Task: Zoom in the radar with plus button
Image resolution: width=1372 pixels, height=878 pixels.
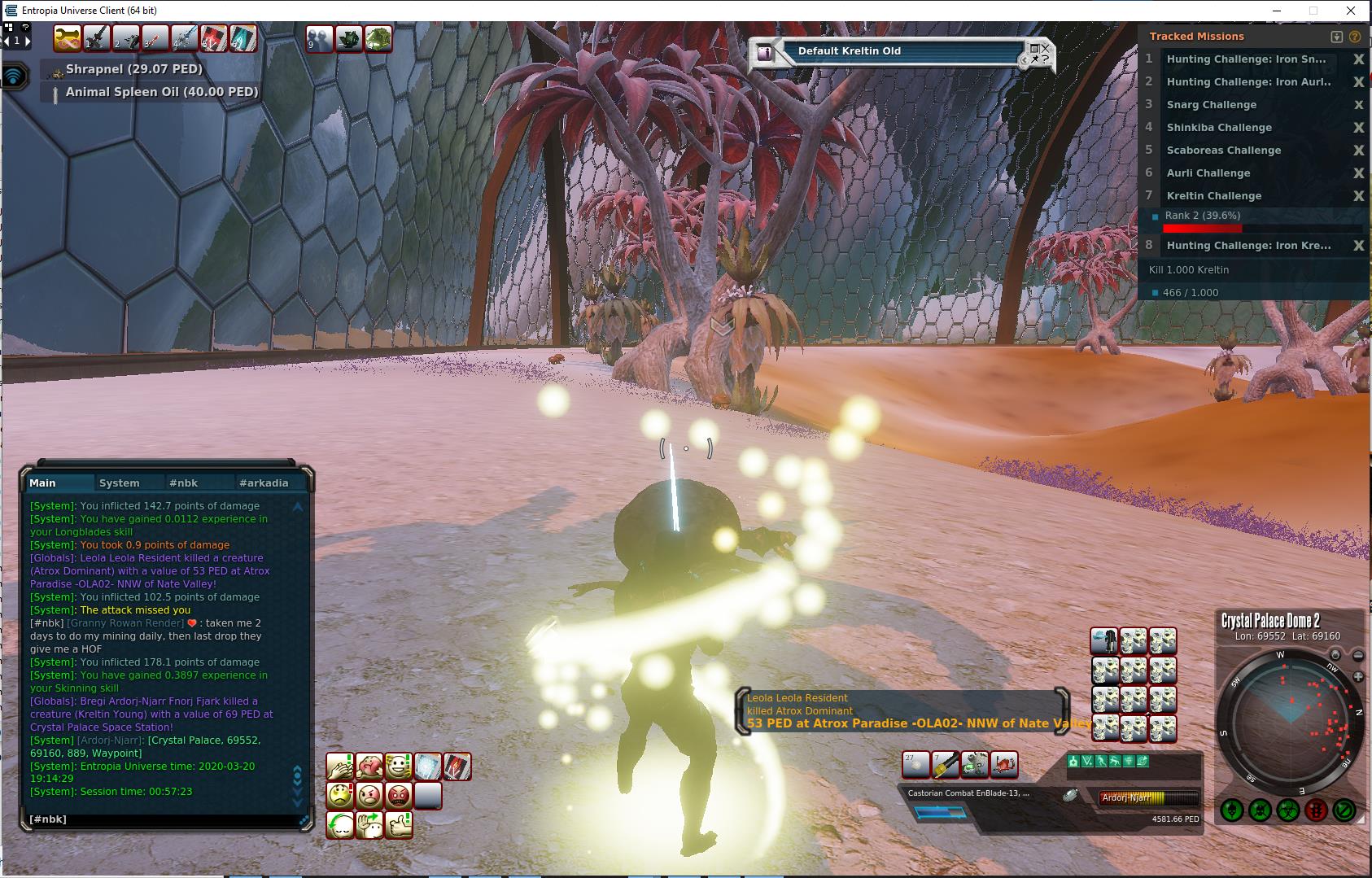Action: pyautogui.click(x=1358, y=677)
